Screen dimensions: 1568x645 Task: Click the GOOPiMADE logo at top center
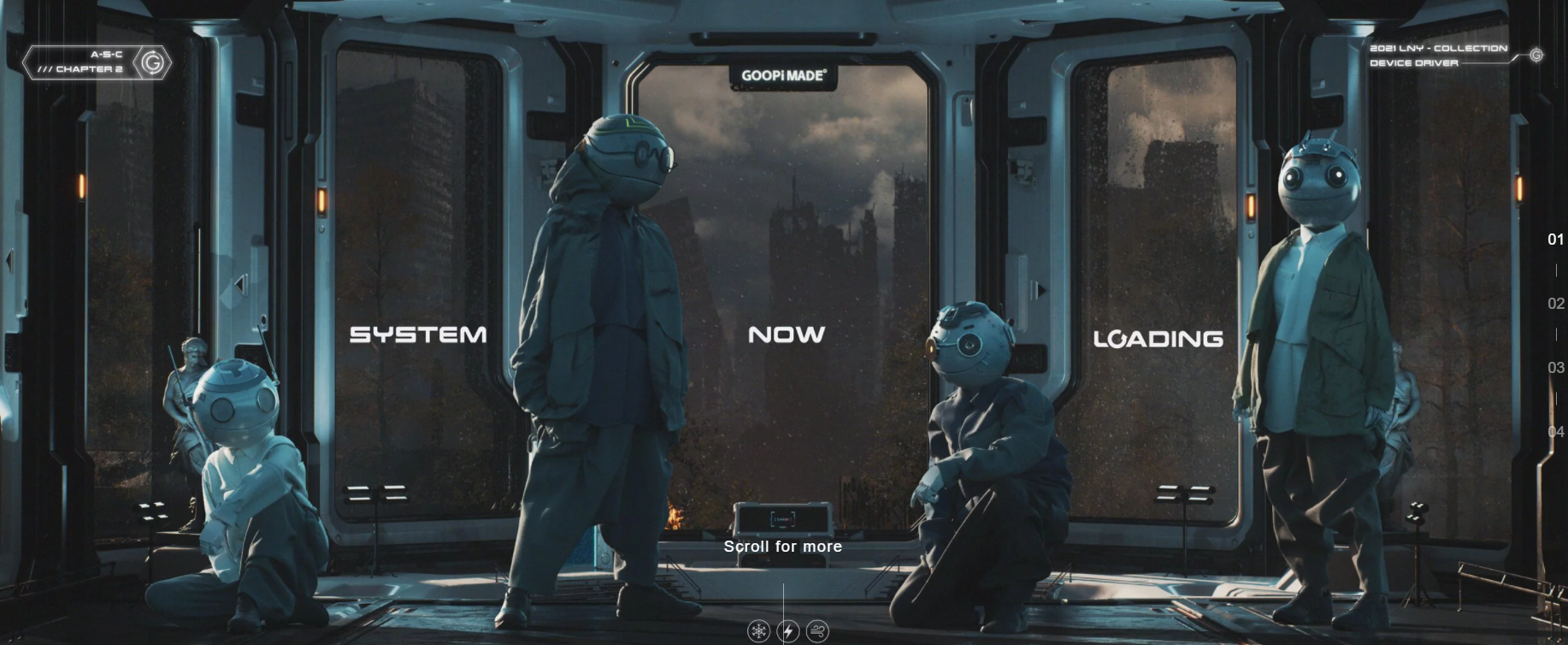(783, 75)
